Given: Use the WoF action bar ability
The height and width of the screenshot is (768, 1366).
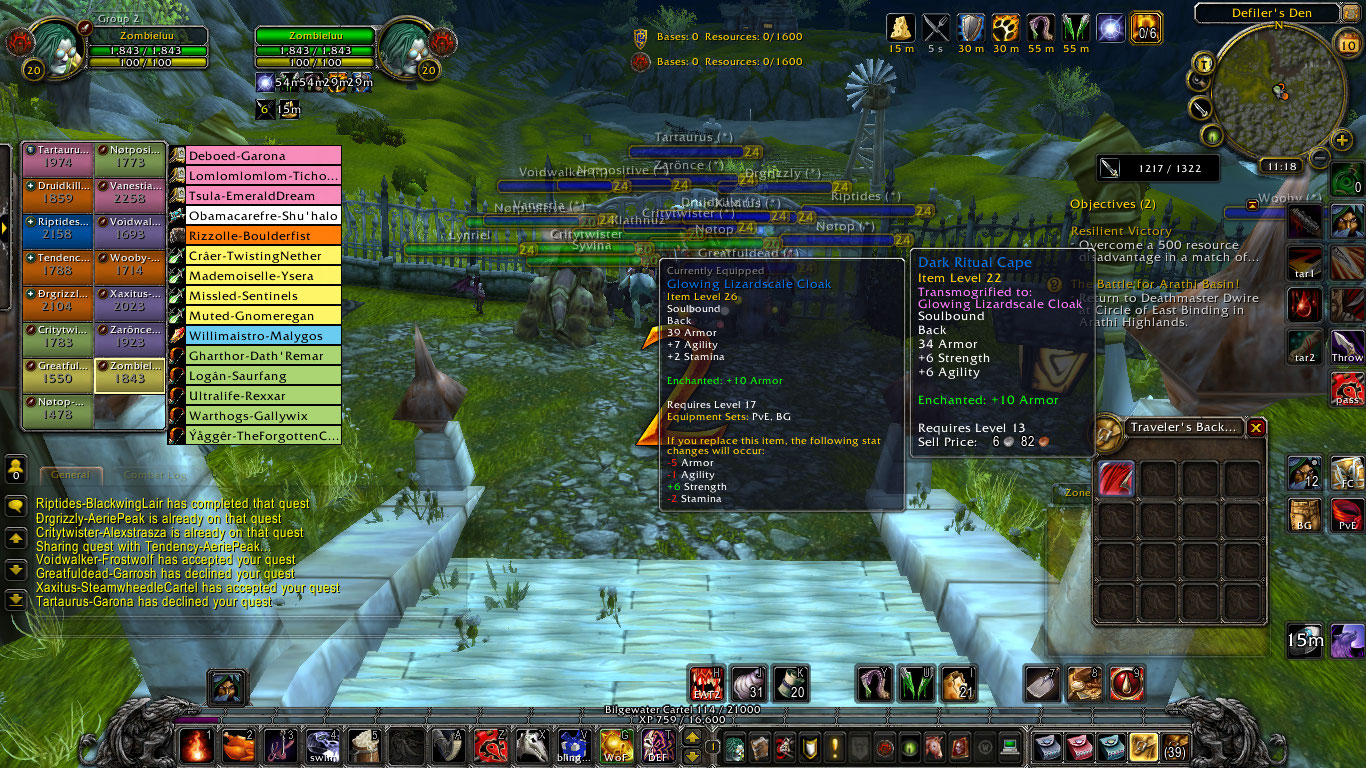Looking at the screenshot, I should pyautogui.click(x=614, y=746).
